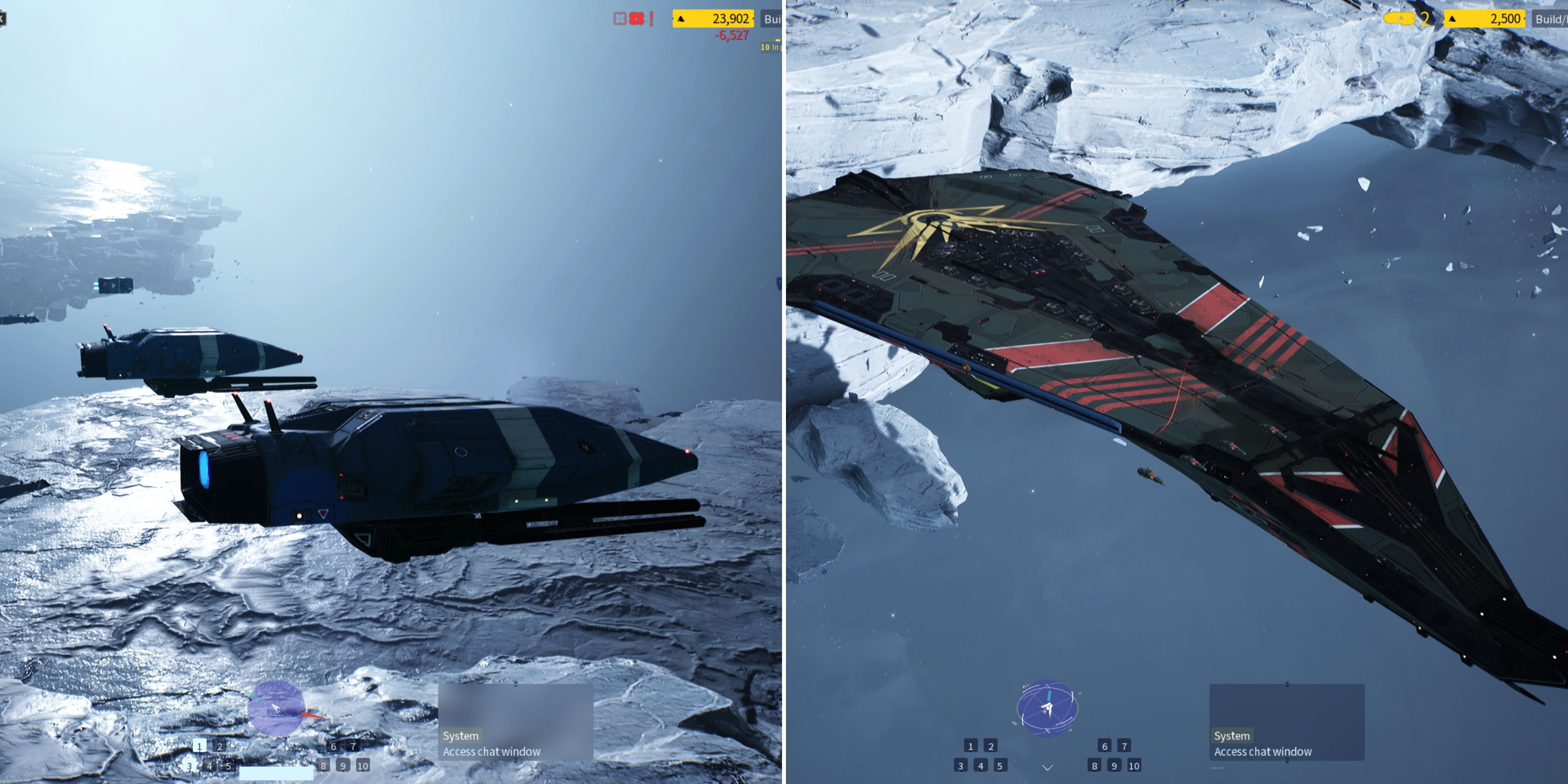The width and height of the screenshot is (1568, 784).
Task: Click the yellow 10 In progress bar
Action: [769, 46]
